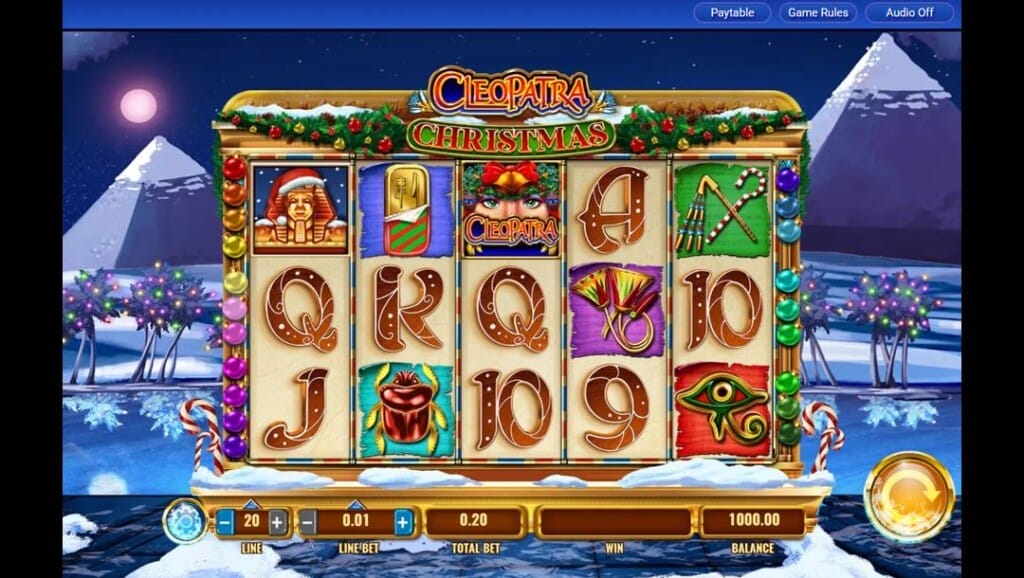Lower the line bet amount
This screenshot has width=1024, height=578.
[309, 521]
